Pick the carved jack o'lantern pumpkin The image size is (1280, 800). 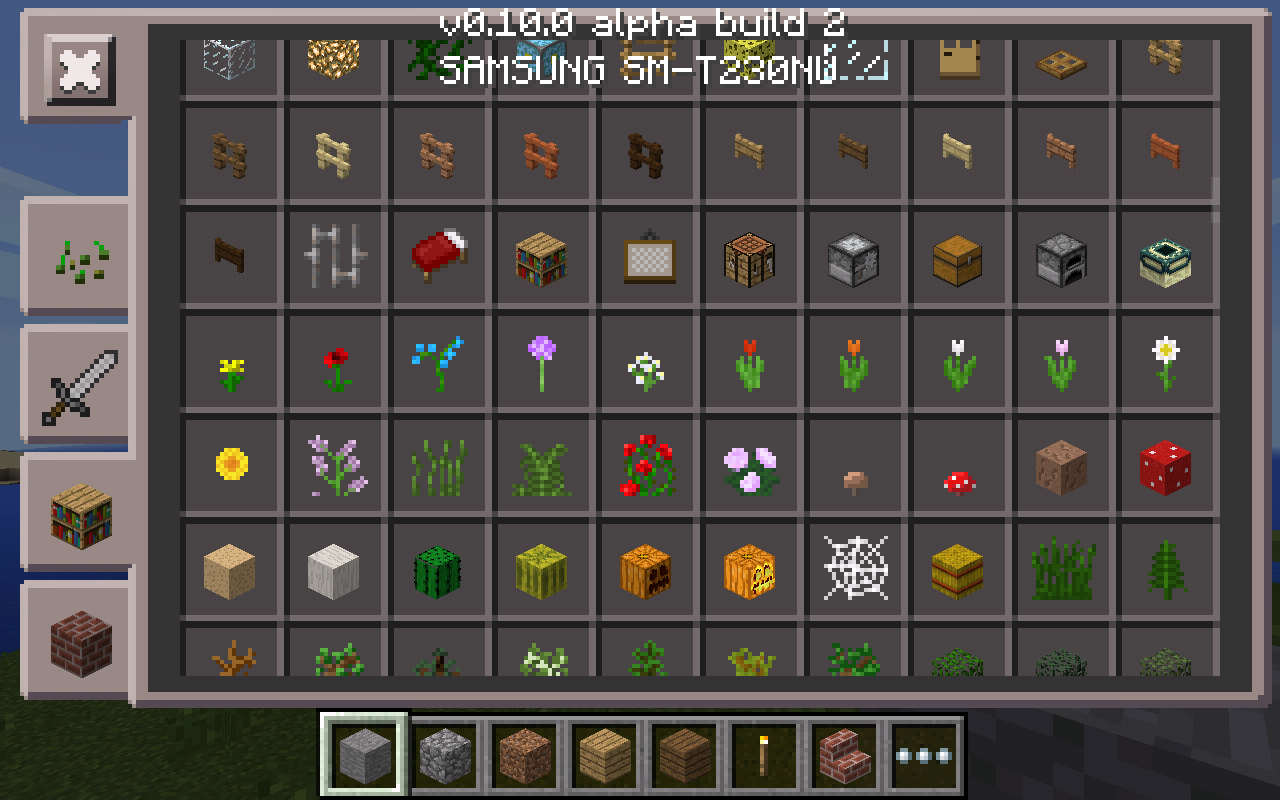(x=751, y=570)
